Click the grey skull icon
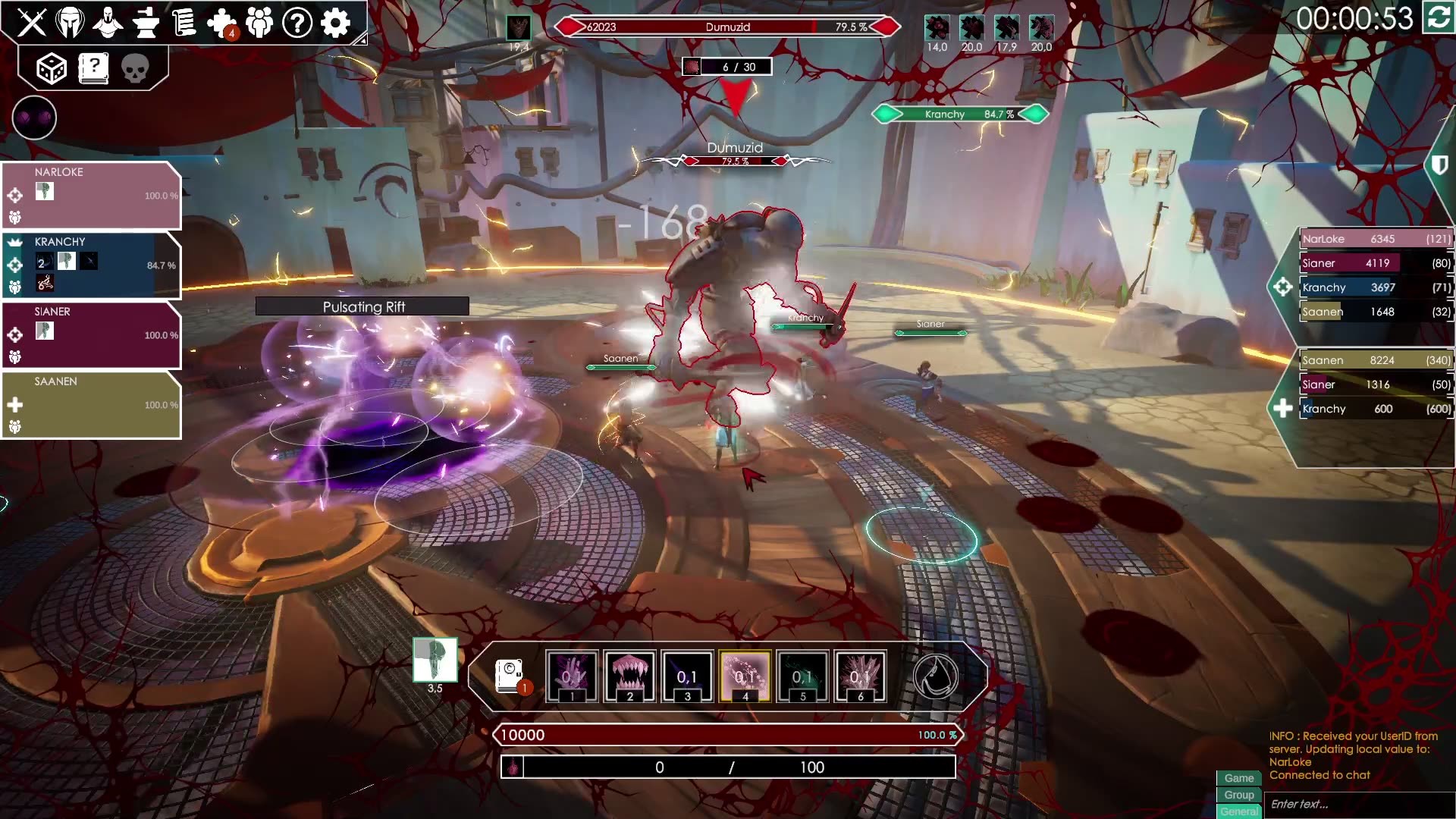The width and height of the screenshot is (1456, 819). click(135, 69)
